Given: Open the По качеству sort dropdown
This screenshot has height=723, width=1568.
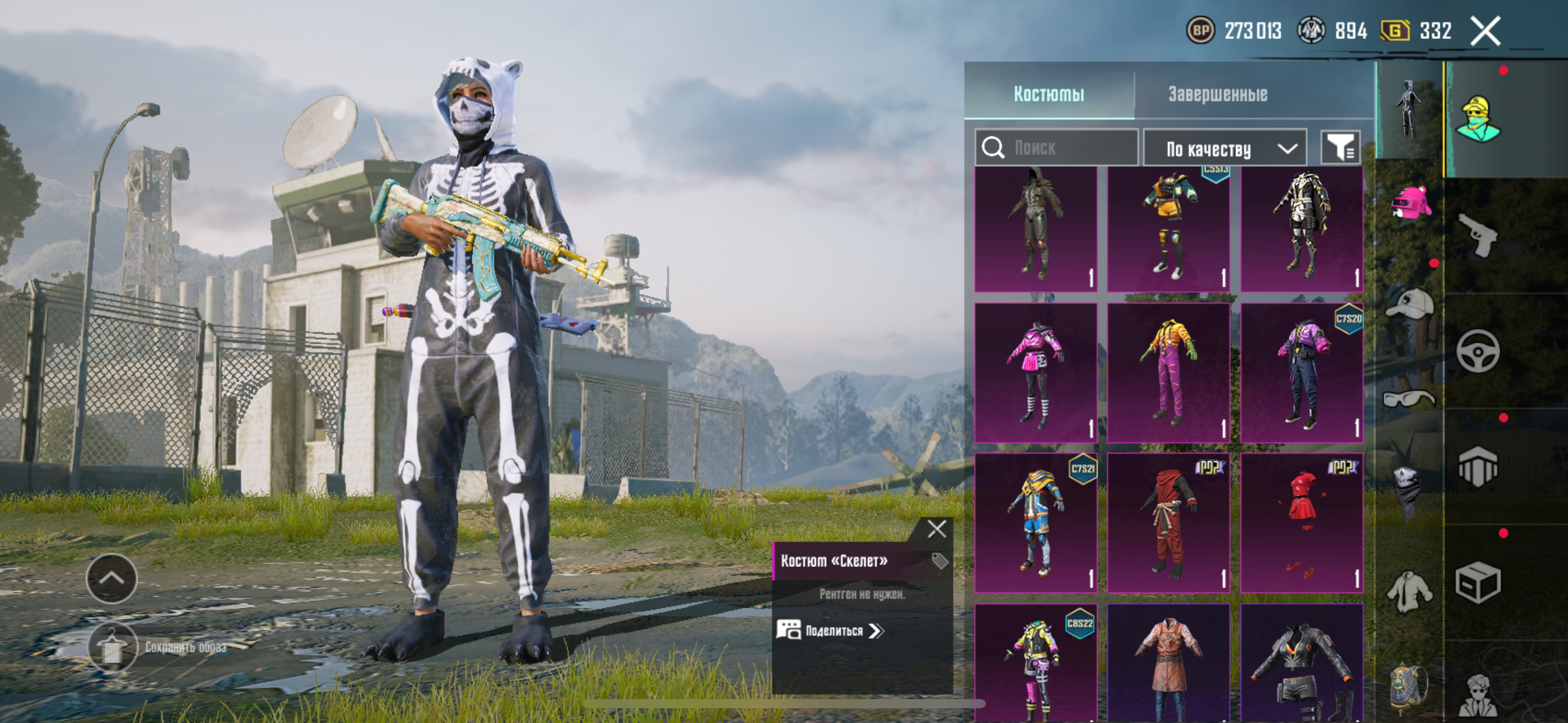Looking at the screenshot, I should coord(1225,149).
